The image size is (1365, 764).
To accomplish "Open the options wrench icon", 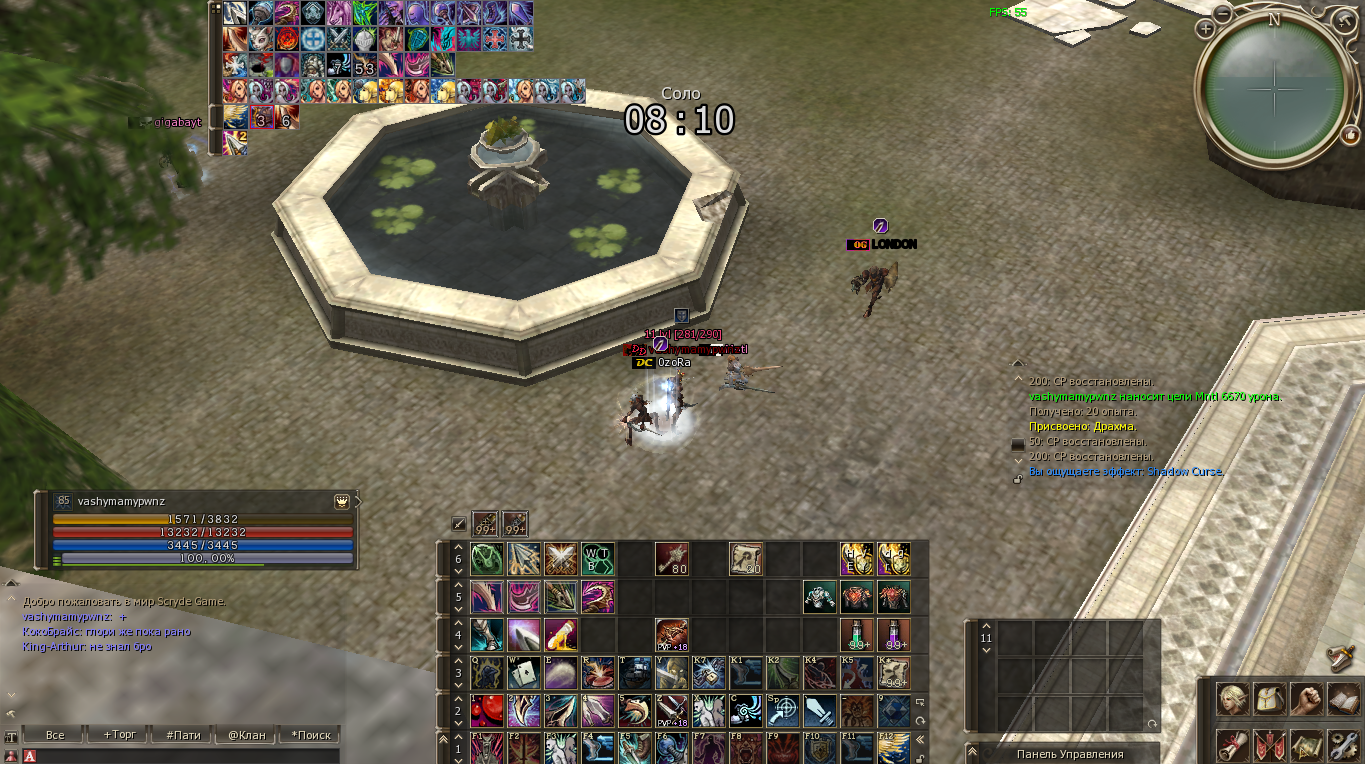I will 1343,744.
